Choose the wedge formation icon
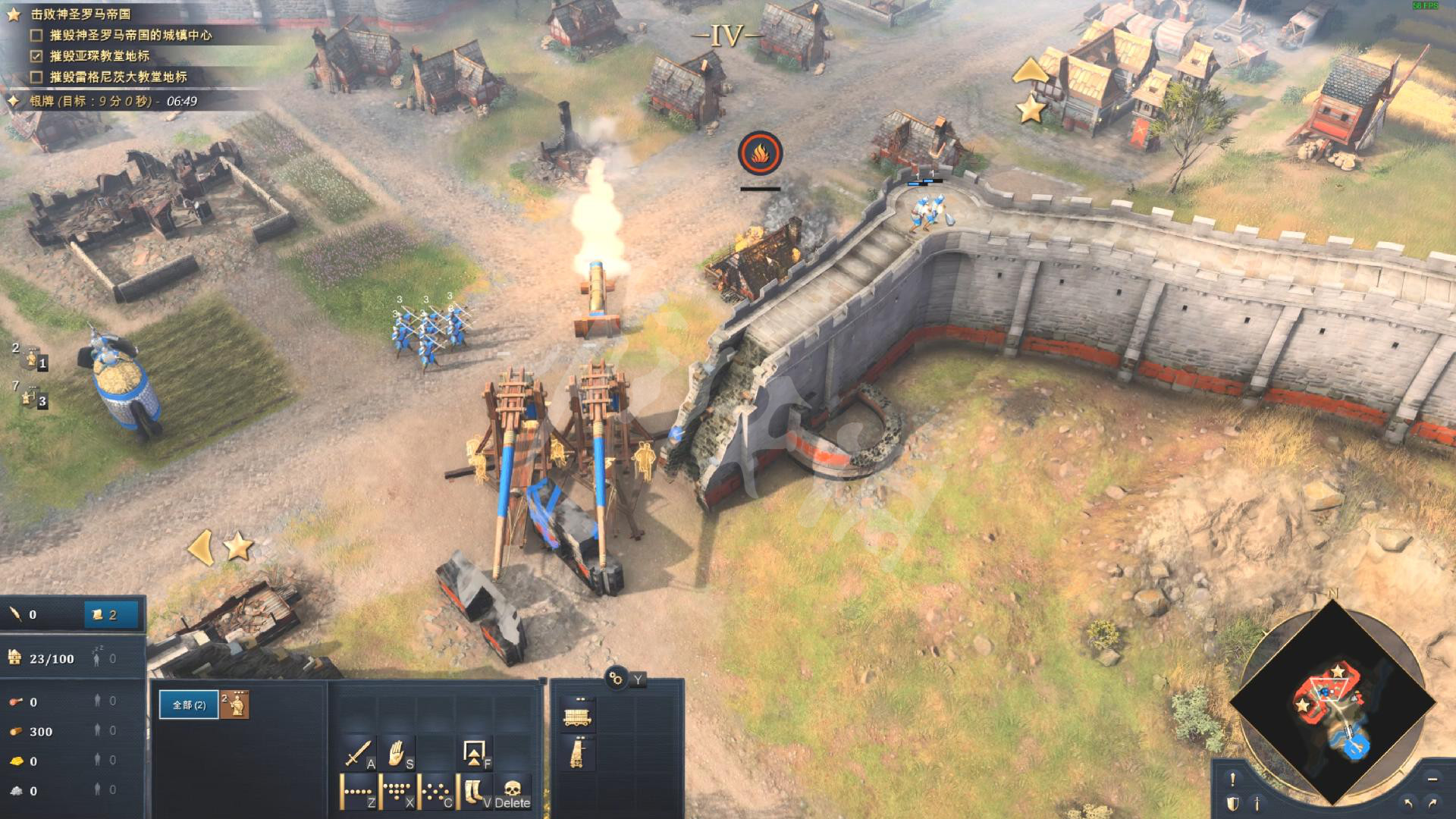The width and height of the screenshot is (1456, 819). pos(397,792)
